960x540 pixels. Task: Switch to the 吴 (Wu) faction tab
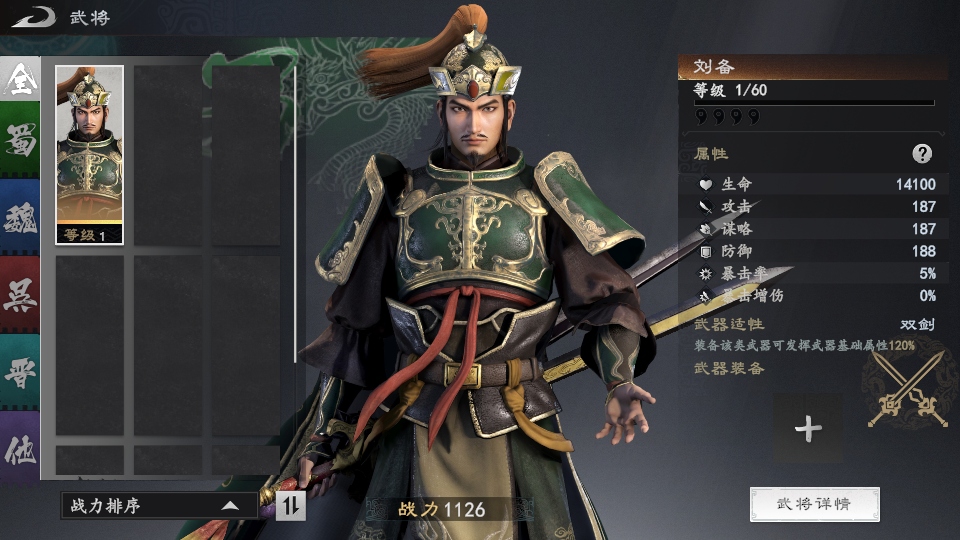[20, 297]
